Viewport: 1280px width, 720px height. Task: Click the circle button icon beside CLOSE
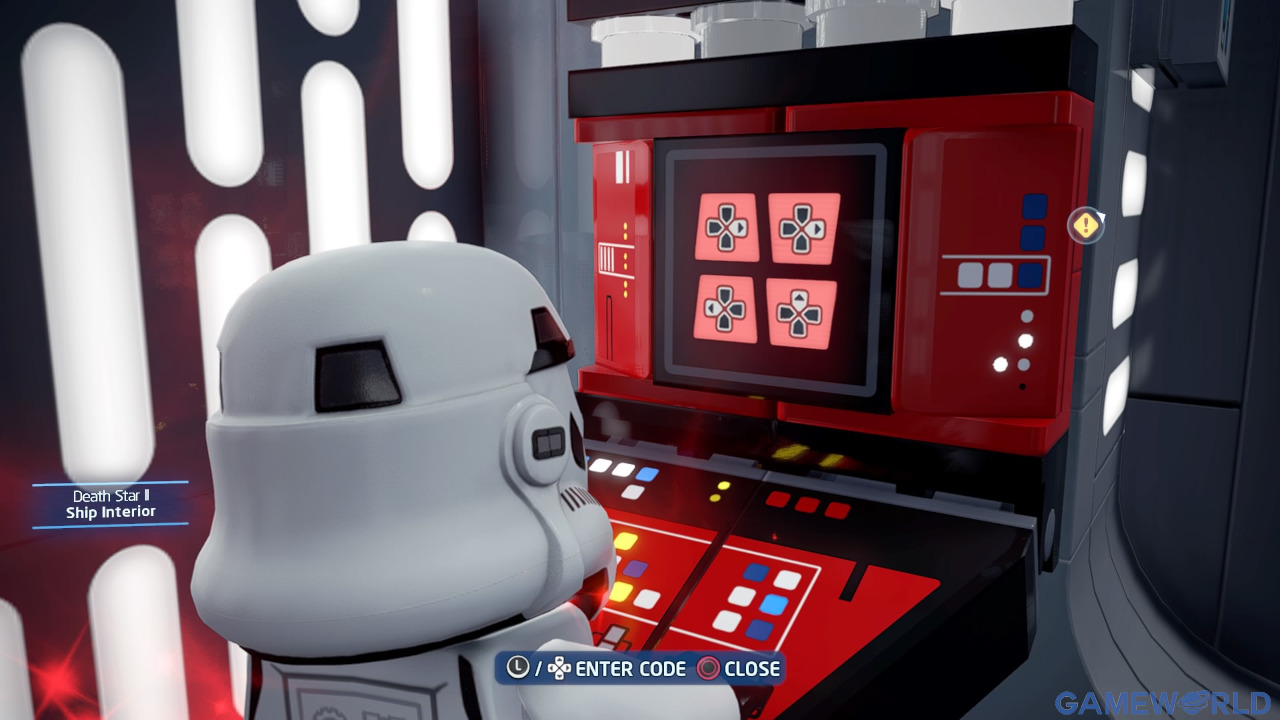point(706,668)
